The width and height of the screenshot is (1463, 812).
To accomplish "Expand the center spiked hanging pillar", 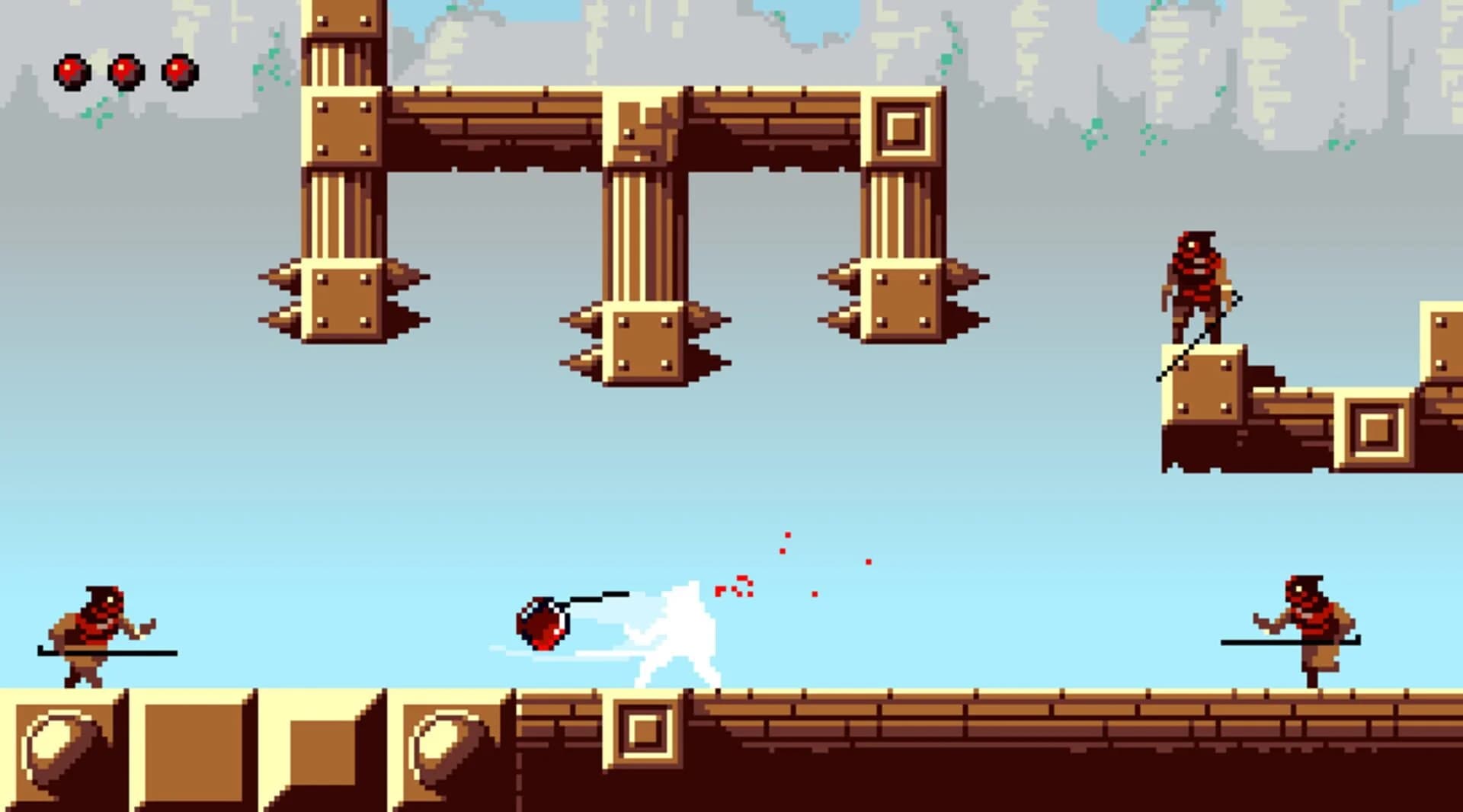I will pyautogui.click(x=644, y=343).
